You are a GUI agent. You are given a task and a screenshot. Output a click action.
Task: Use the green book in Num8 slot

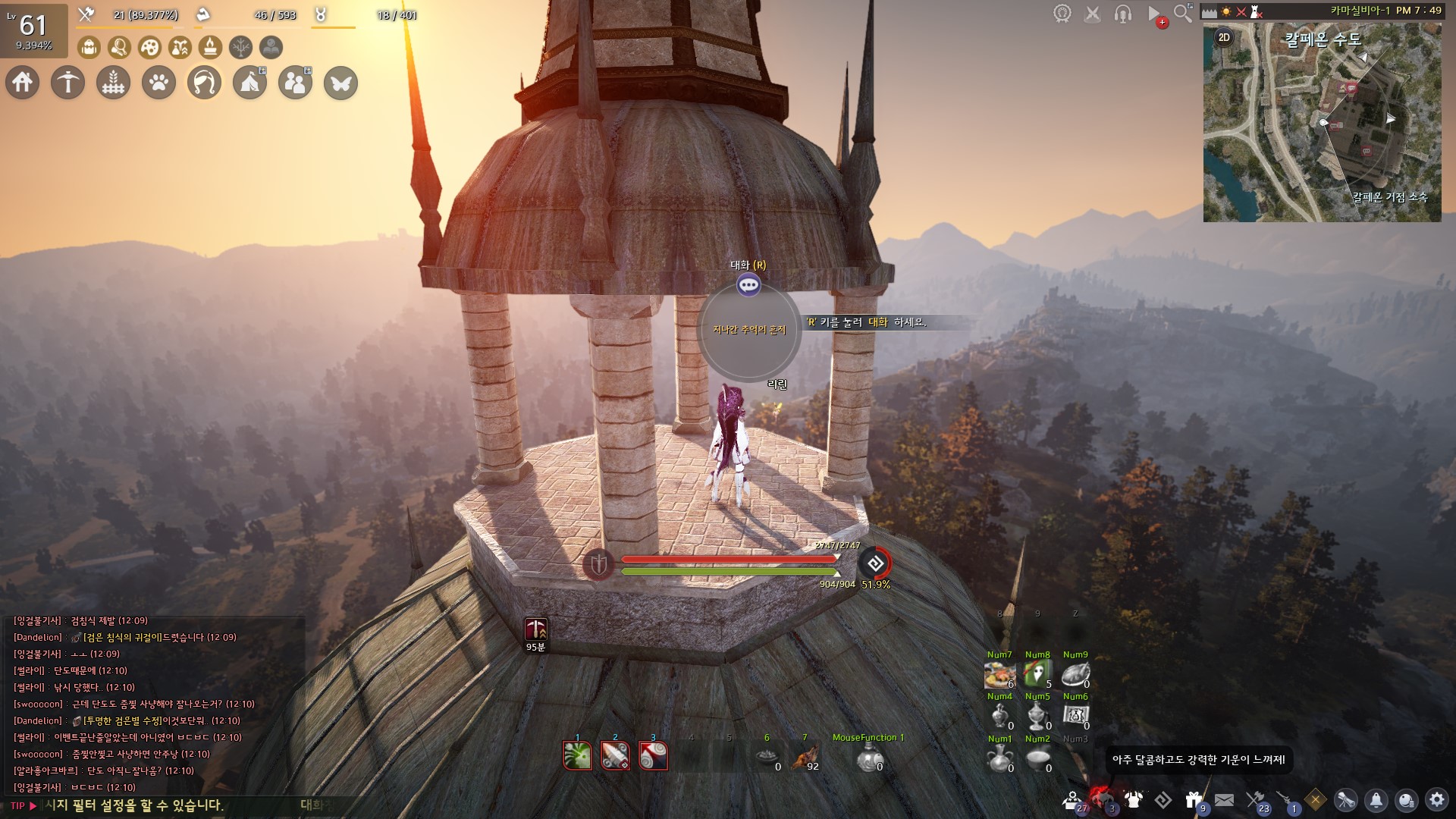coord(1037,673)
